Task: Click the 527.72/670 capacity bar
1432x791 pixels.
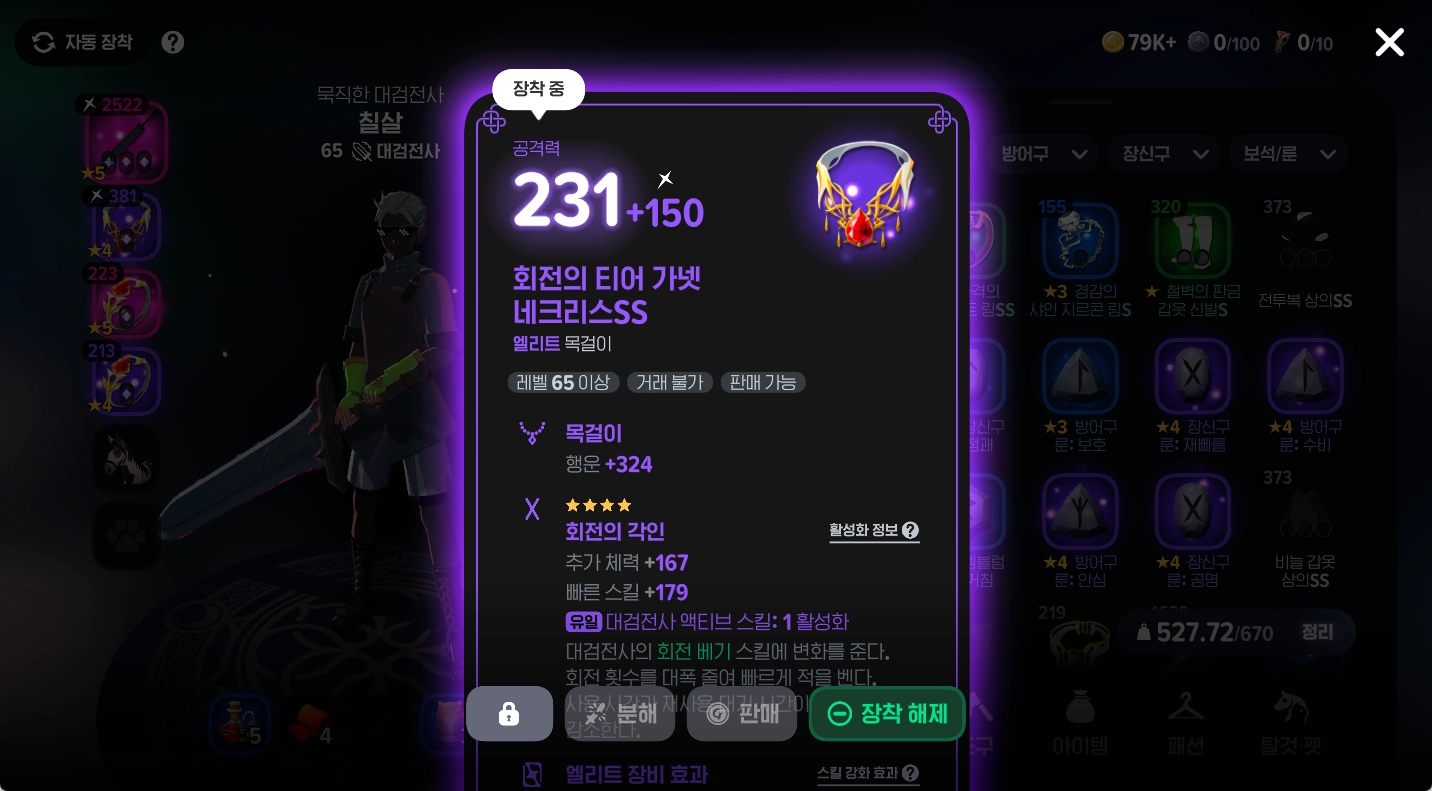Action: 1203,632
